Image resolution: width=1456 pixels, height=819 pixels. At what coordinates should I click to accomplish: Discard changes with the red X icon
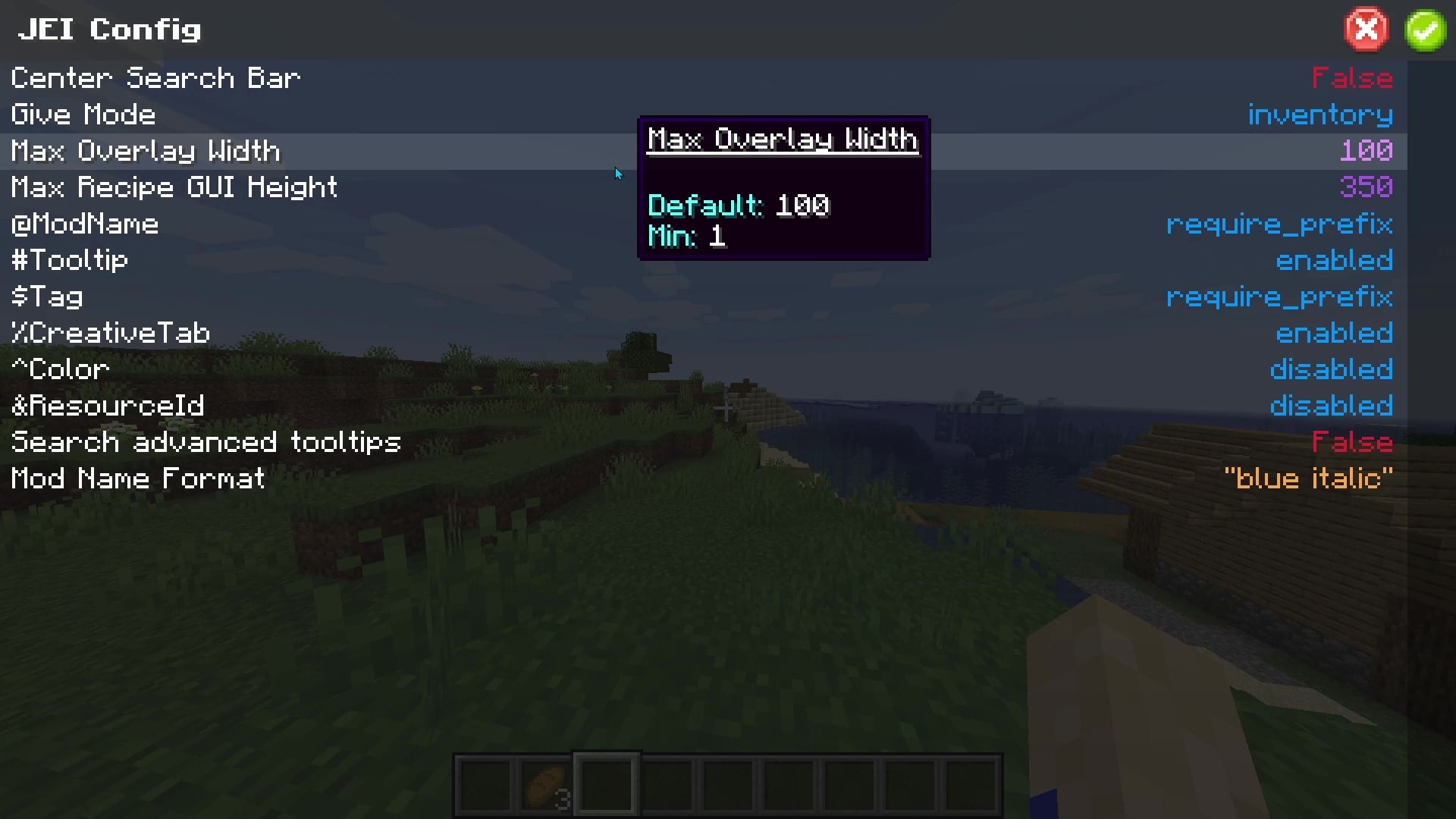[x=1366, y=30]
